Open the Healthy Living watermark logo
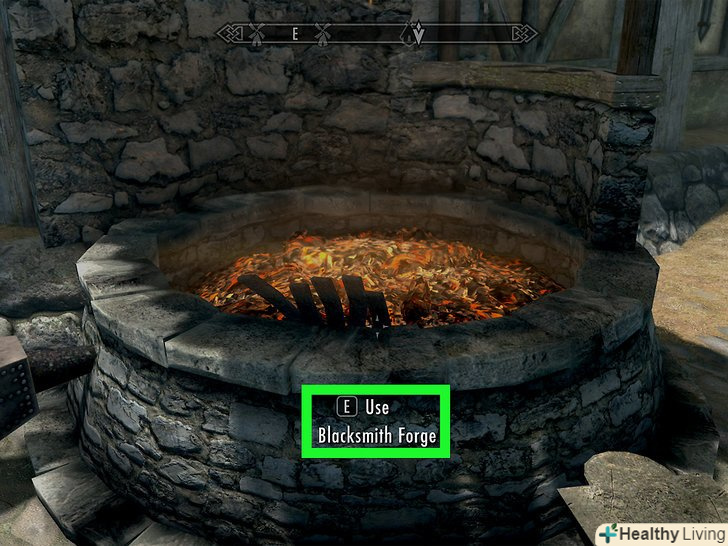Screen dimensions: 728x546 pos(660,532)
